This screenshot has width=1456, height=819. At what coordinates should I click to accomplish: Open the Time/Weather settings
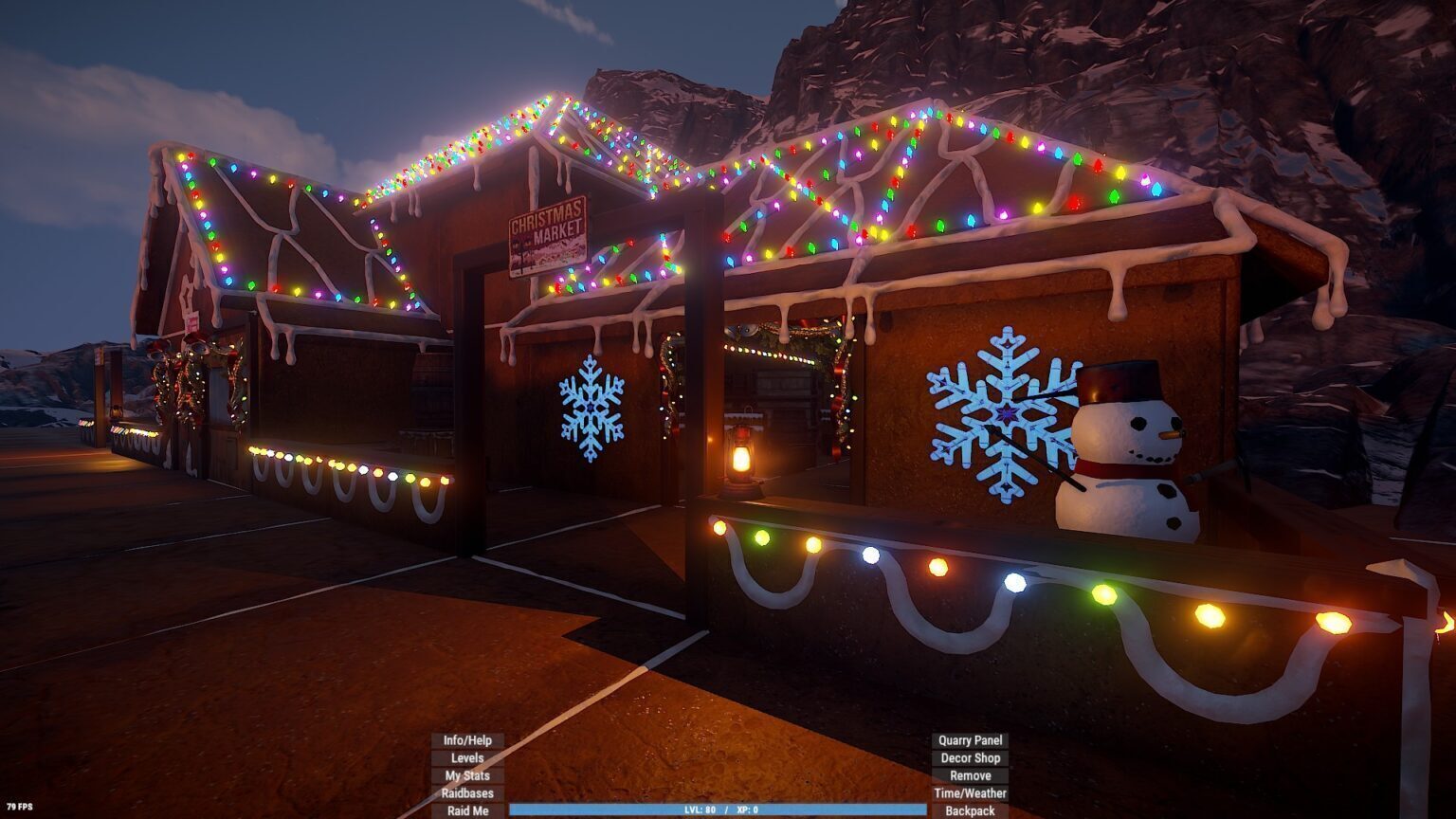click(970, 793)
